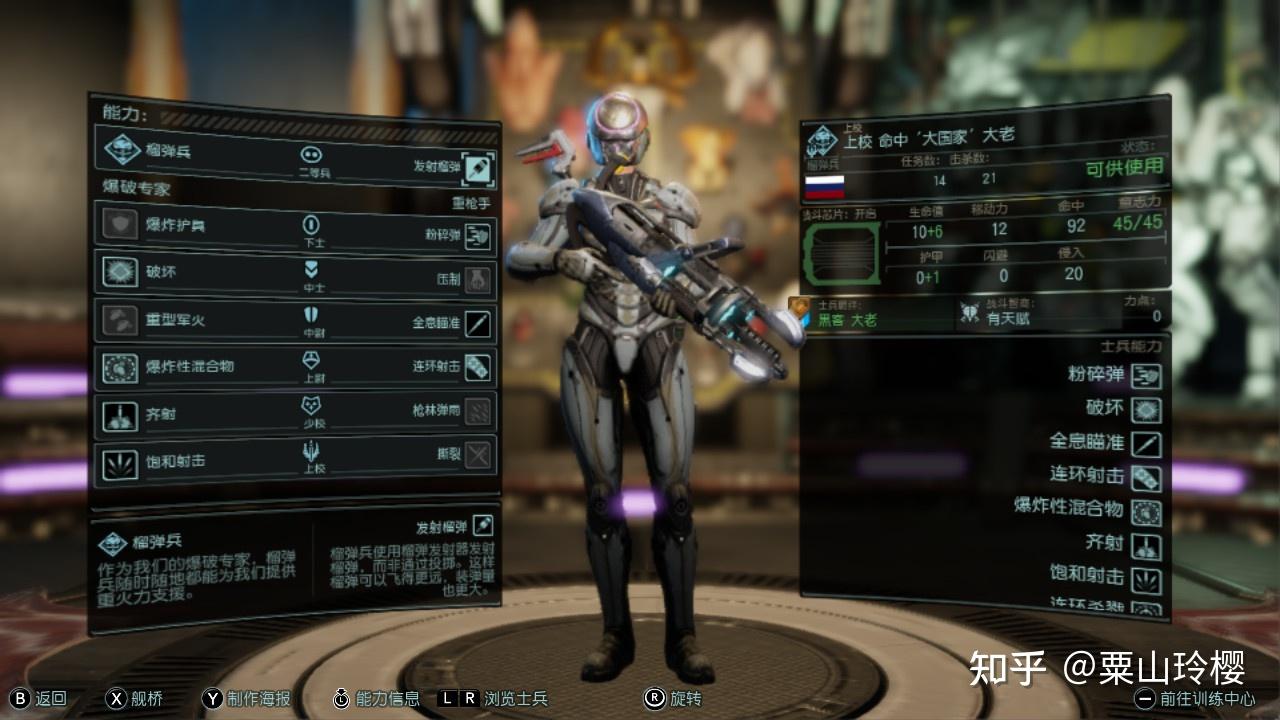Open the green combat chip slot
Image resolution: width=1280 pixels, height=720 pixels.
840,253
